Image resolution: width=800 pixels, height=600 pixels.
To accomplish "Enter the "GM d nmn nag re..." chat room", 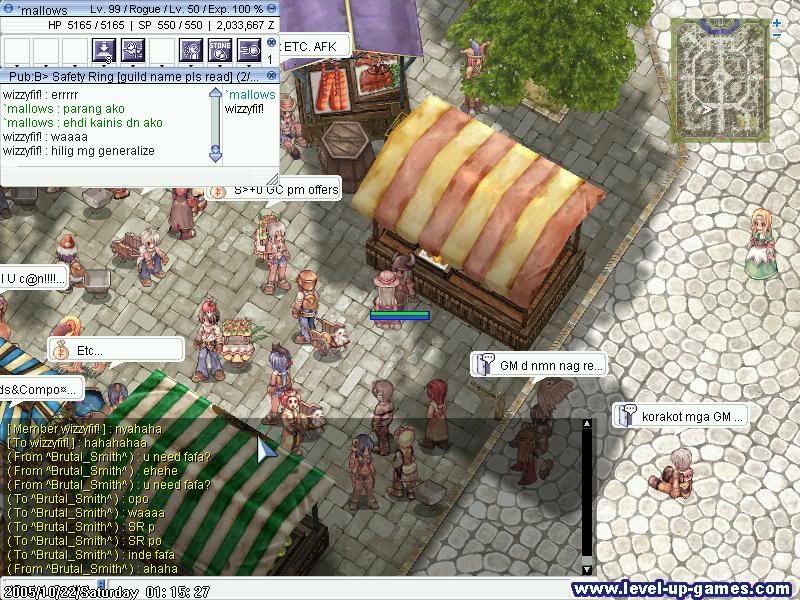I will tap(538, 366).
